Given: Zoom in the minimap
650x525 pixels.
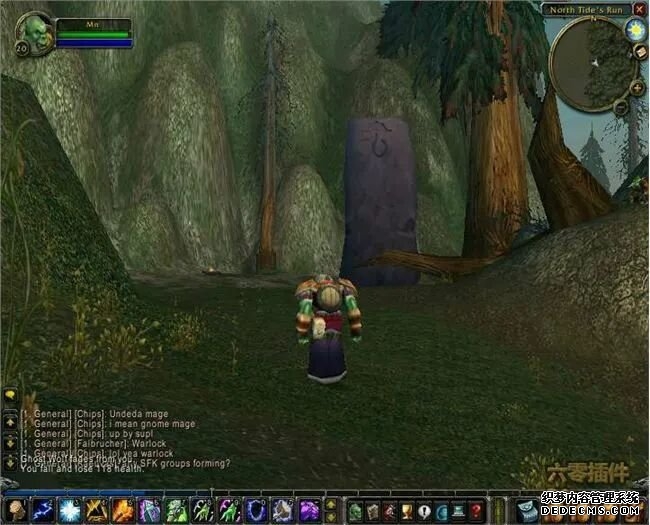Looking at the screenshot, I should (x=637, y=86).
